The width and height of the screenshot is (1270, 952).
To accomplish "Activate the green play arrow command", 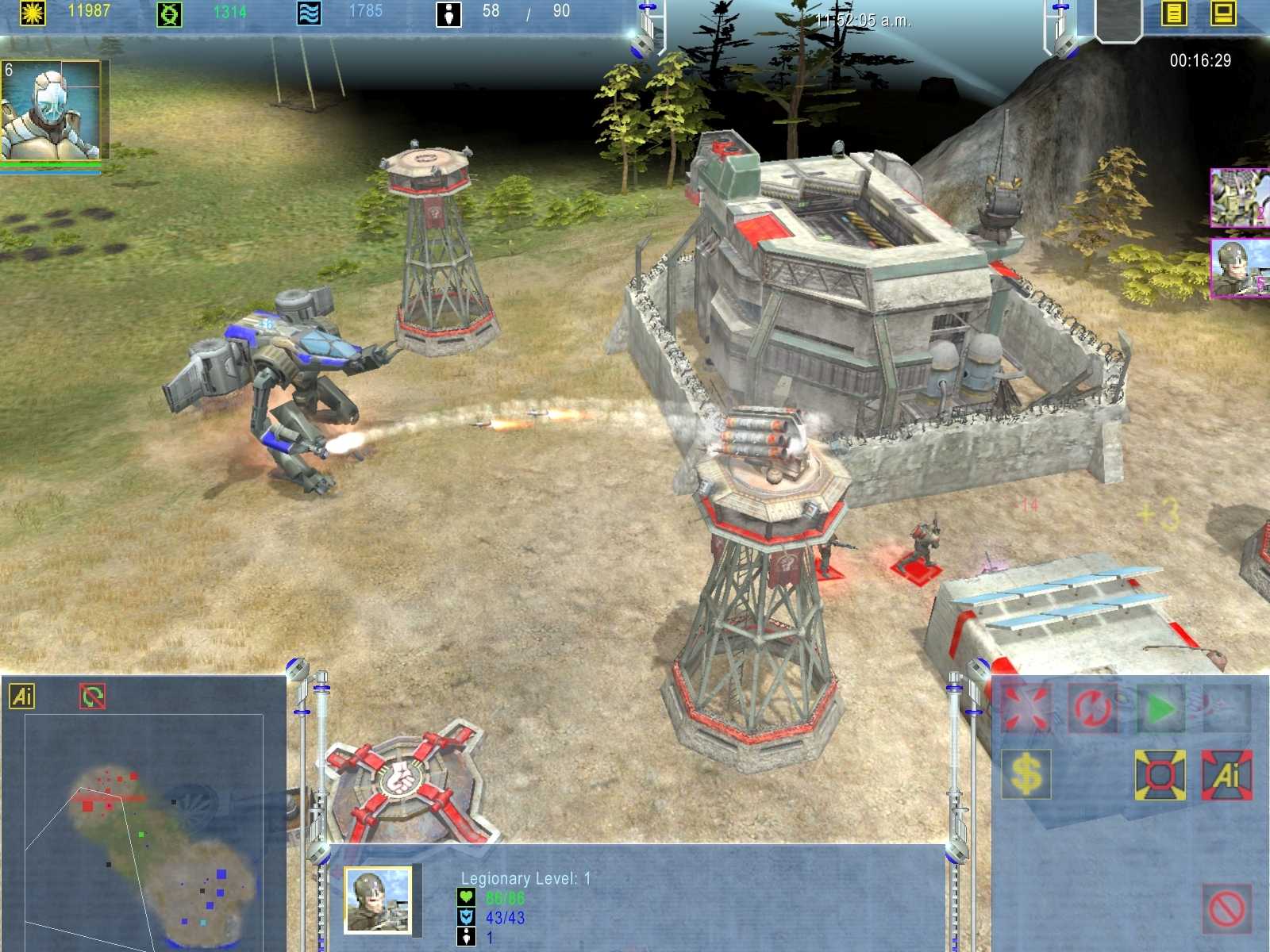I will point(1160,707).
